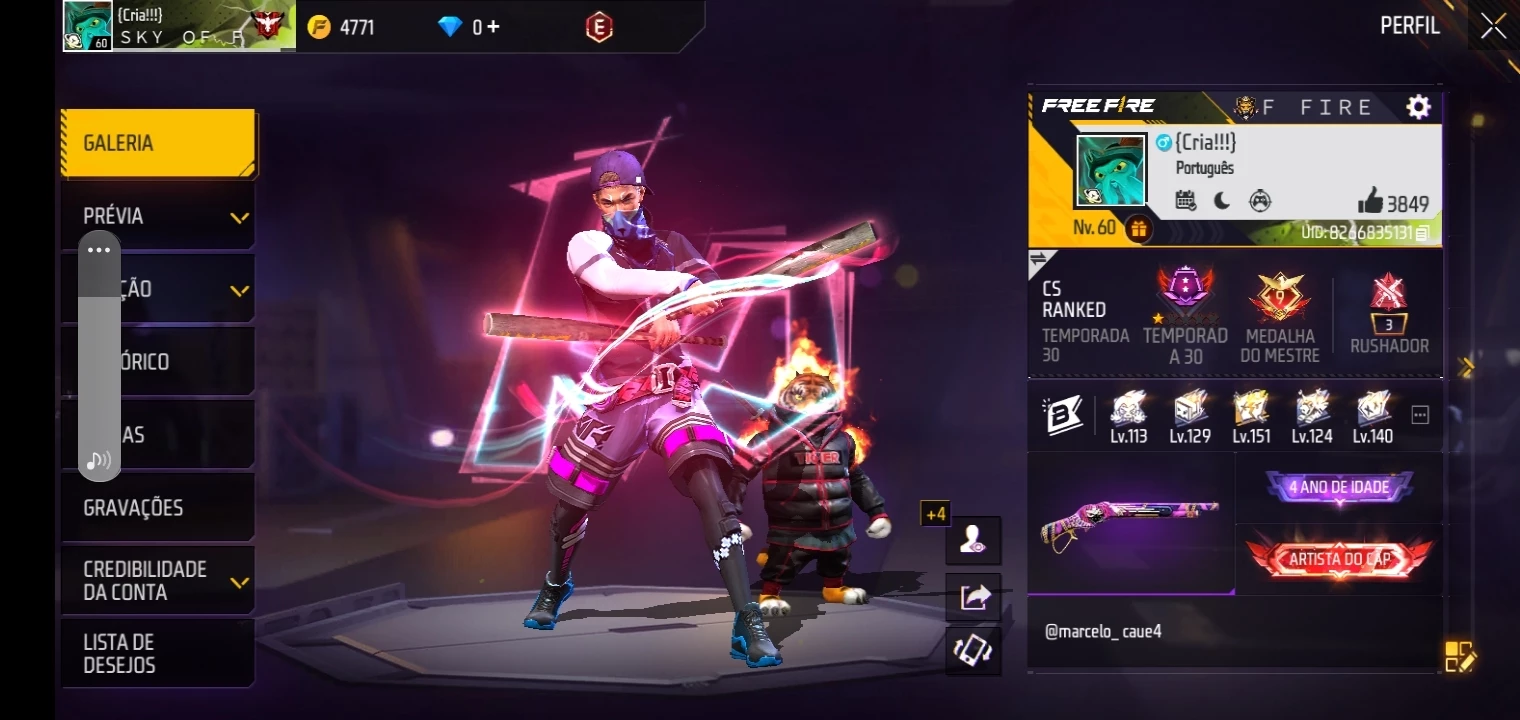1520x720 pixels.
Task: Open the Galeria tab
Action: [x=157, y=143]
